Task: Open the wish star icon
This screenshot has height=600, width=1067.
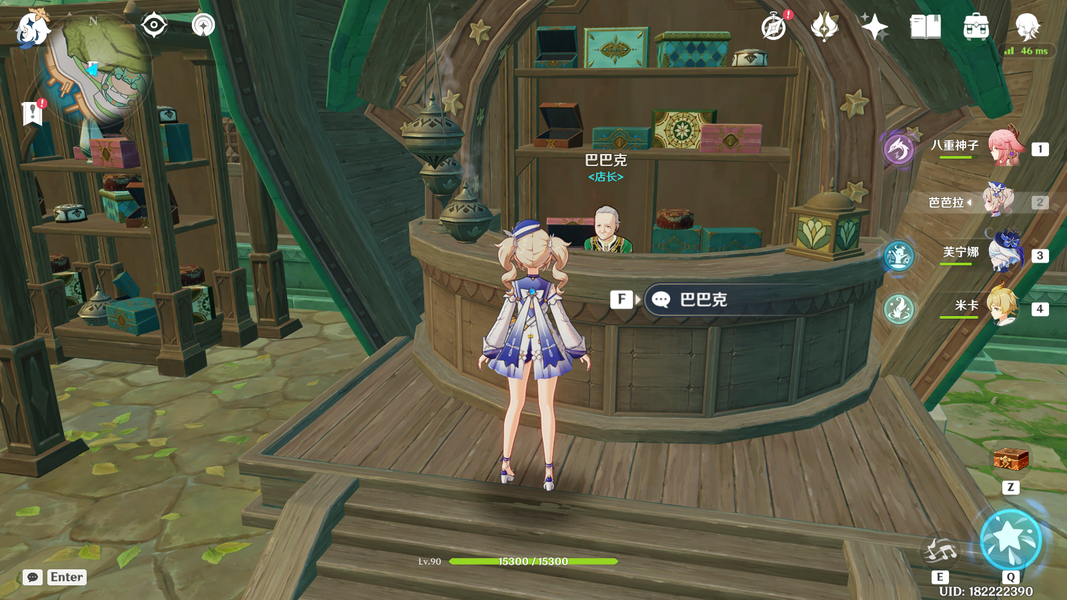Action: point(874,27)
